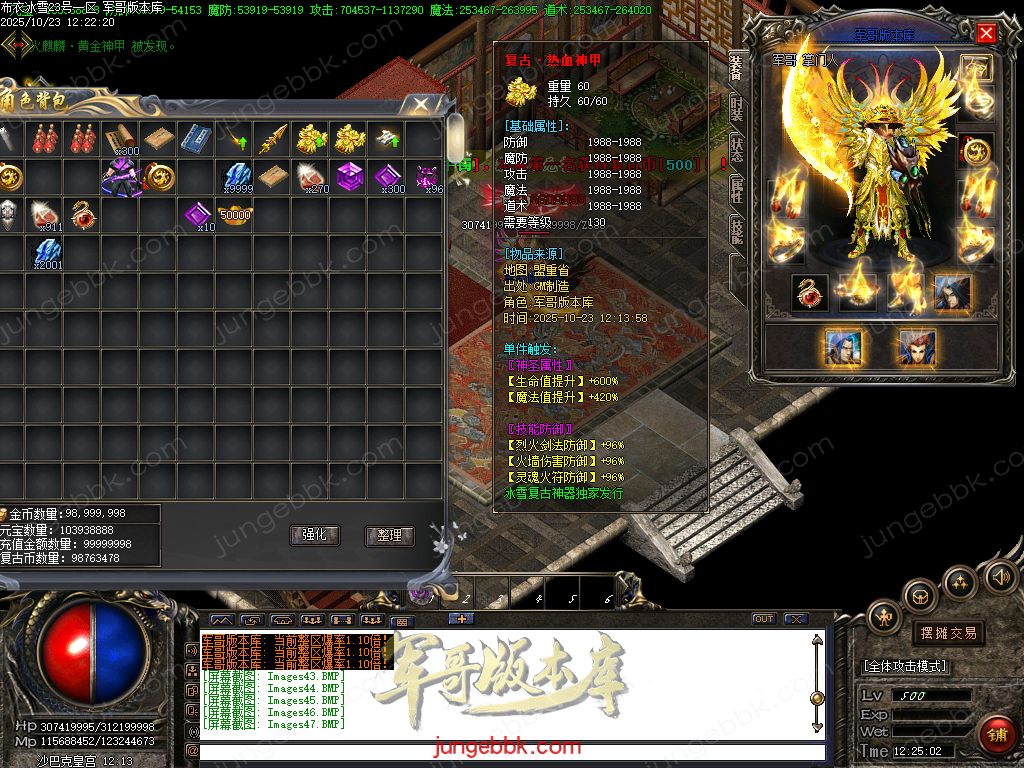This screenshot has height=768, width=1024.
Task: Pick the blue crystal stack x9999
Action: click(x=235, y=177)
